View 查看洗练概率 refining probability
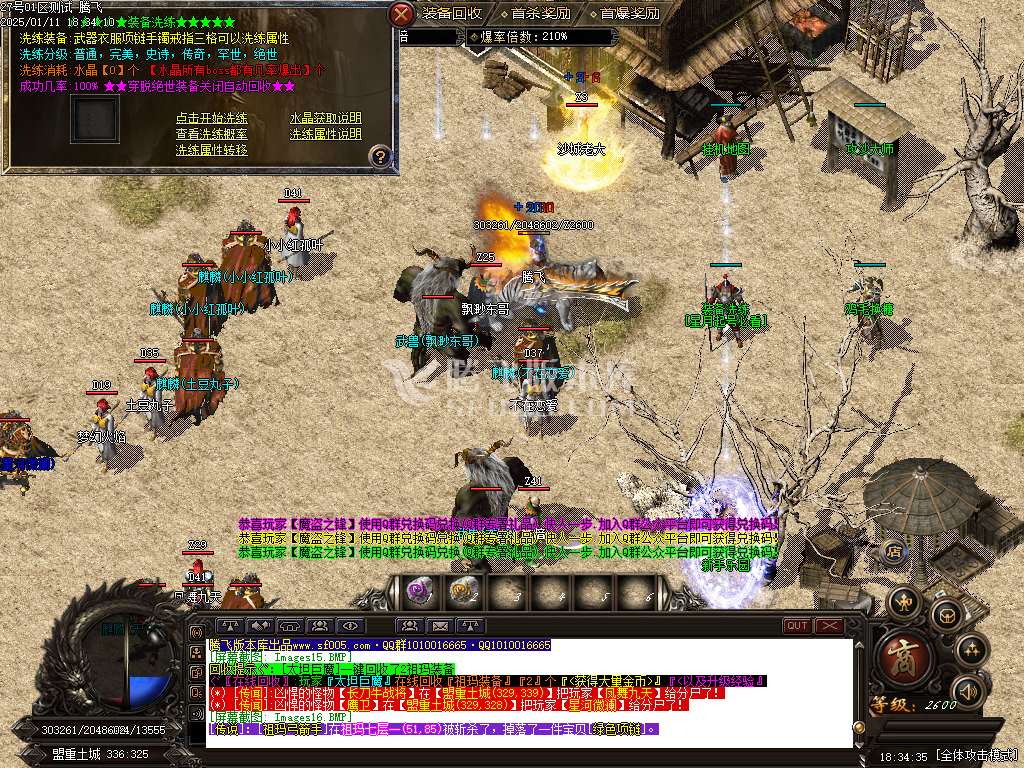 pos(212,134)
